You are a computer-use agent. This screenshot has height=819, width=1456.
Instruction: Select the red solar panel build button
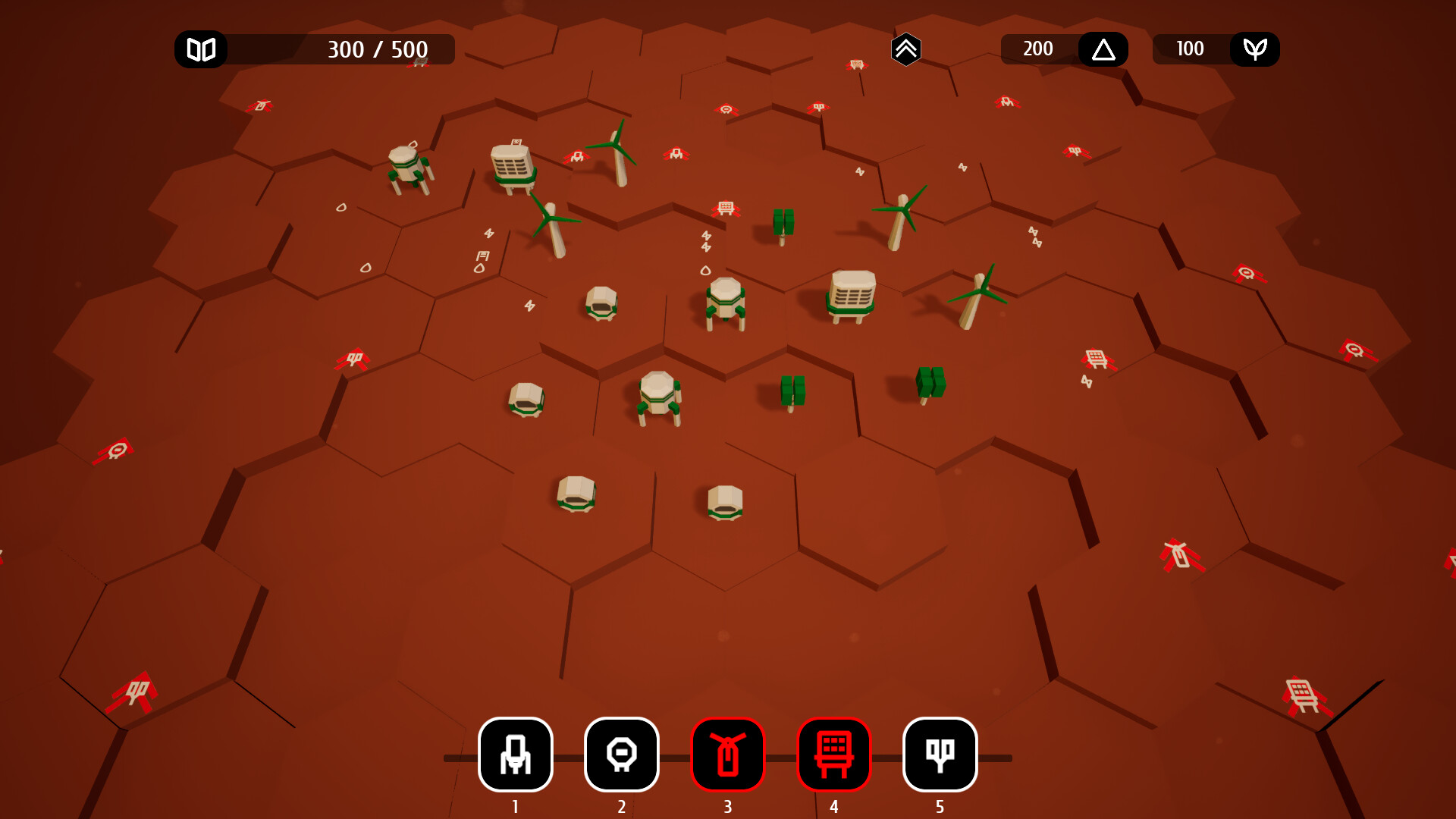pyautogui.click(x=834, y=755)
